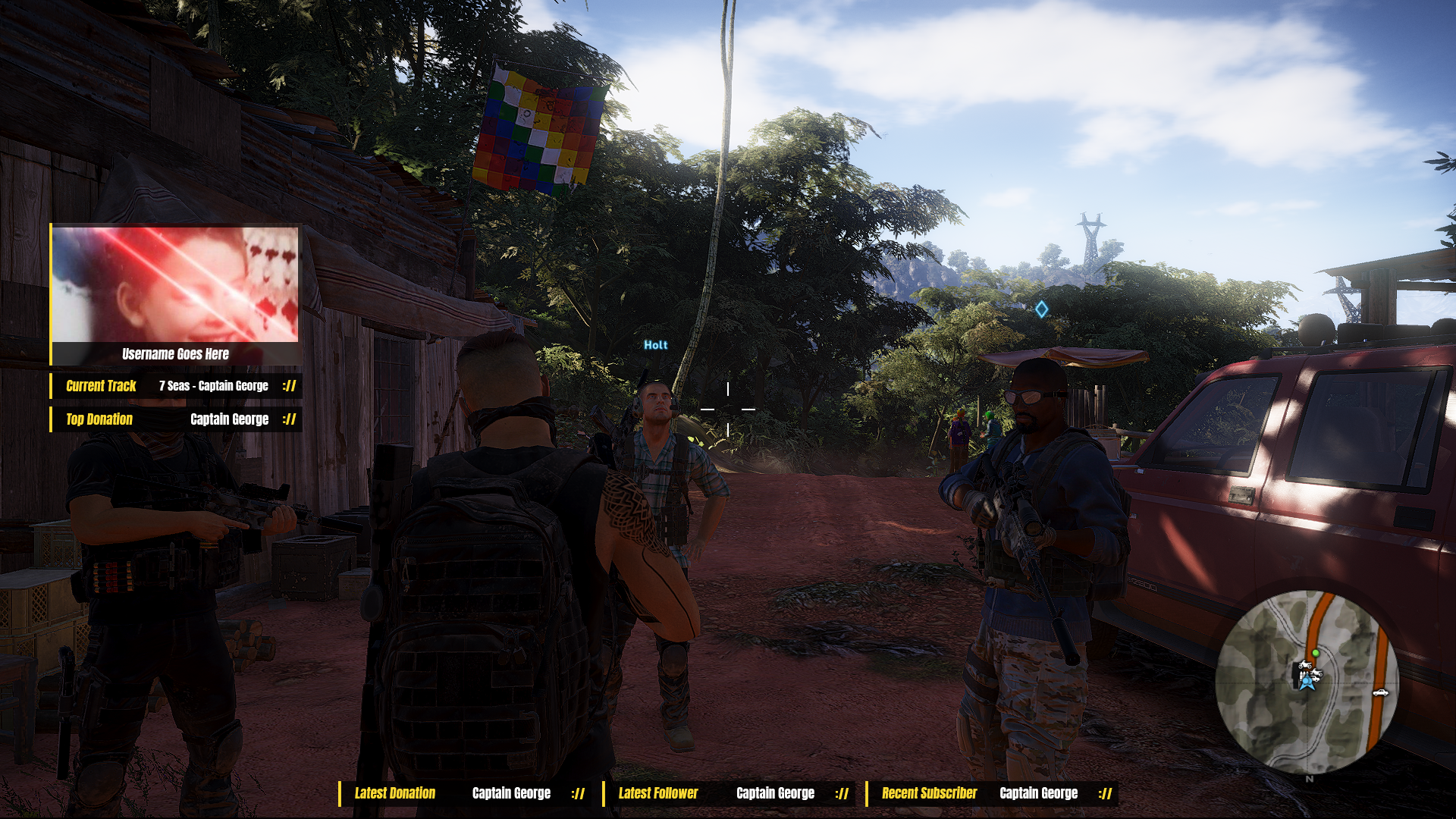Click the Latest Donation banner
Viewport: 1456px width, 819px height.
click(464, 793)
